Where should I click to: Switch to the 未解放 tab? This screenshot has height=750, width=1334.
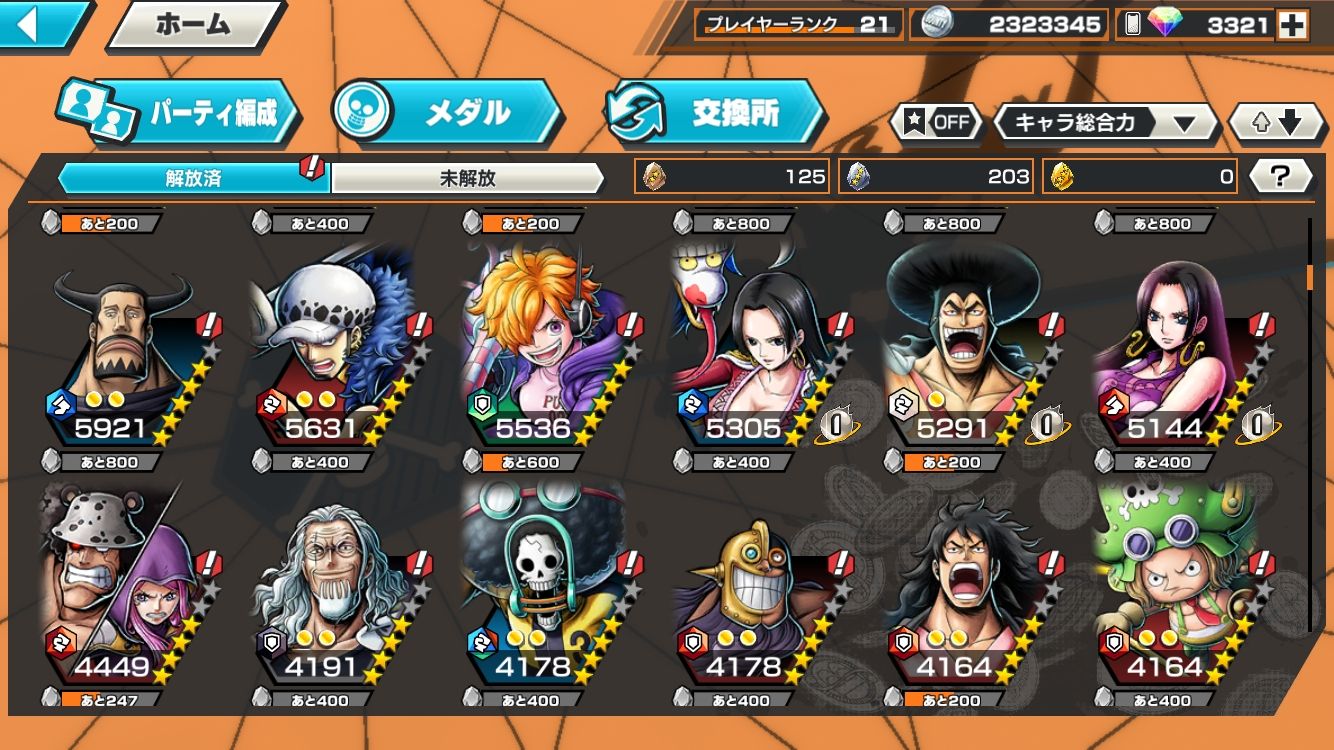coord(467,179)
